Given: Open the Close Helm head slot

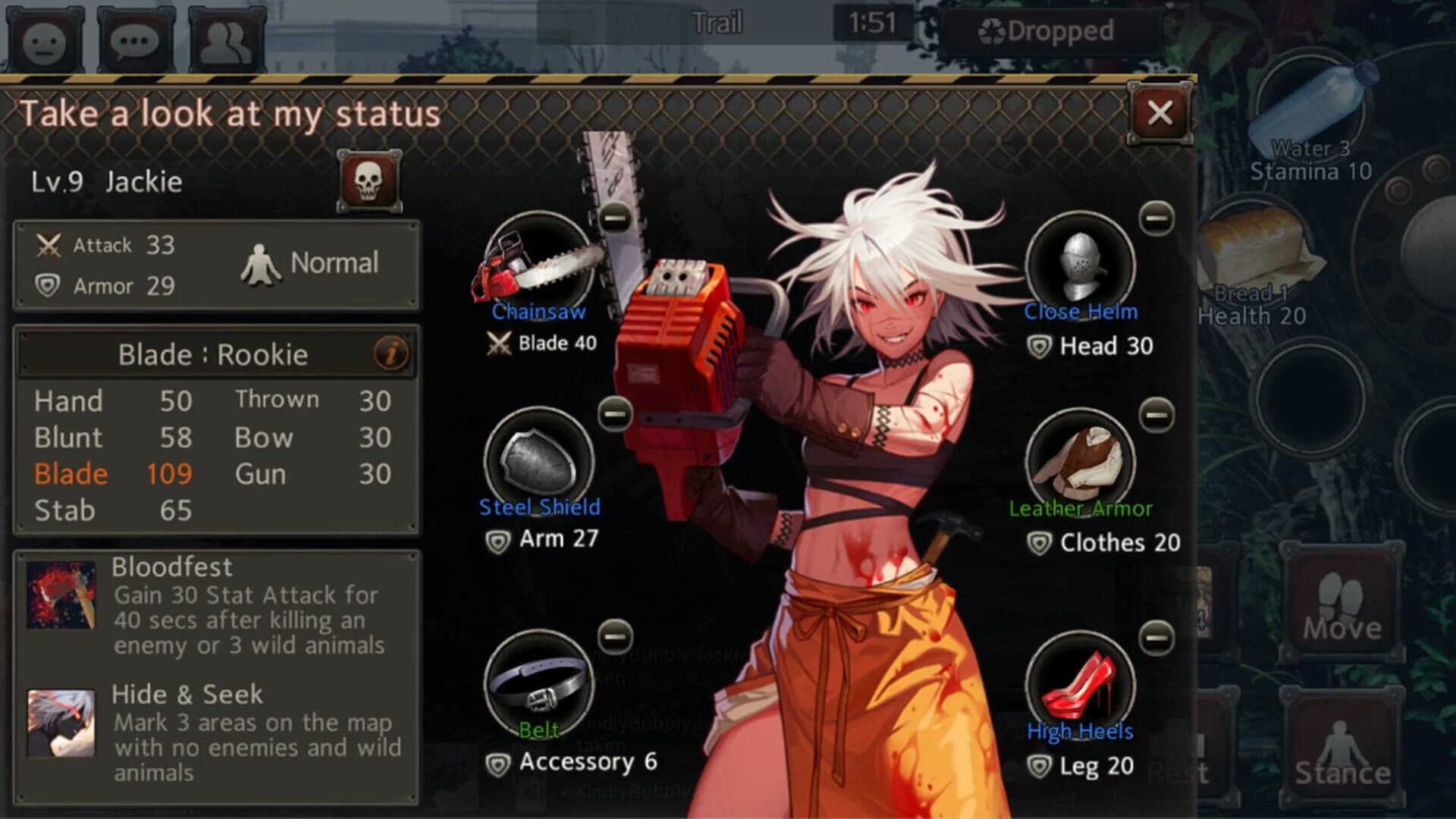Looking at the screenshot, I should [1081, 265].
